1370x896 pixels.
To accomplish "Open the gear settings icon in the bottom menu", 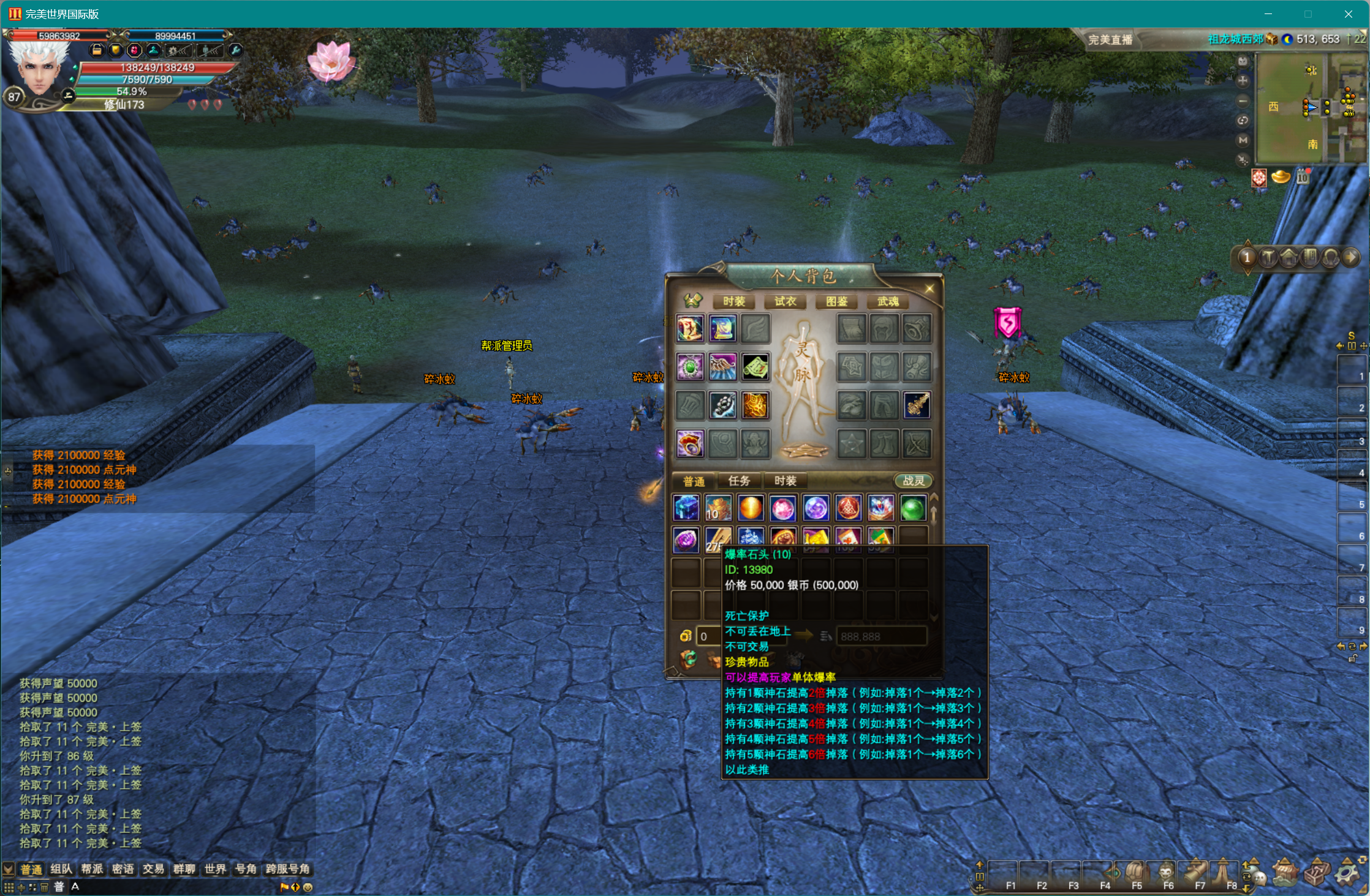I will click(1346, 873).
